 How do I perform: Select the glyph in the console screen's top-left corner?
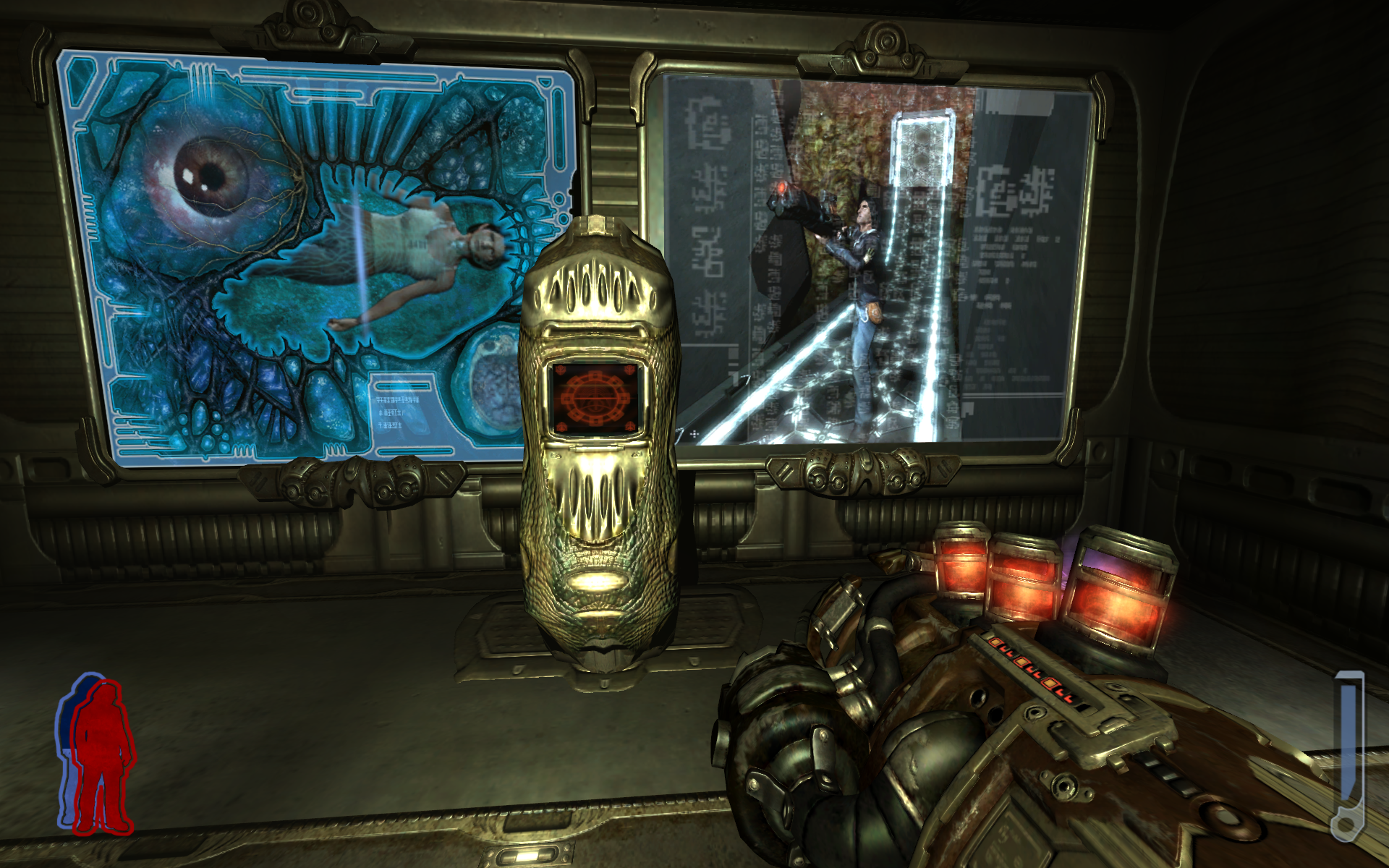click(x=561, y=369)
